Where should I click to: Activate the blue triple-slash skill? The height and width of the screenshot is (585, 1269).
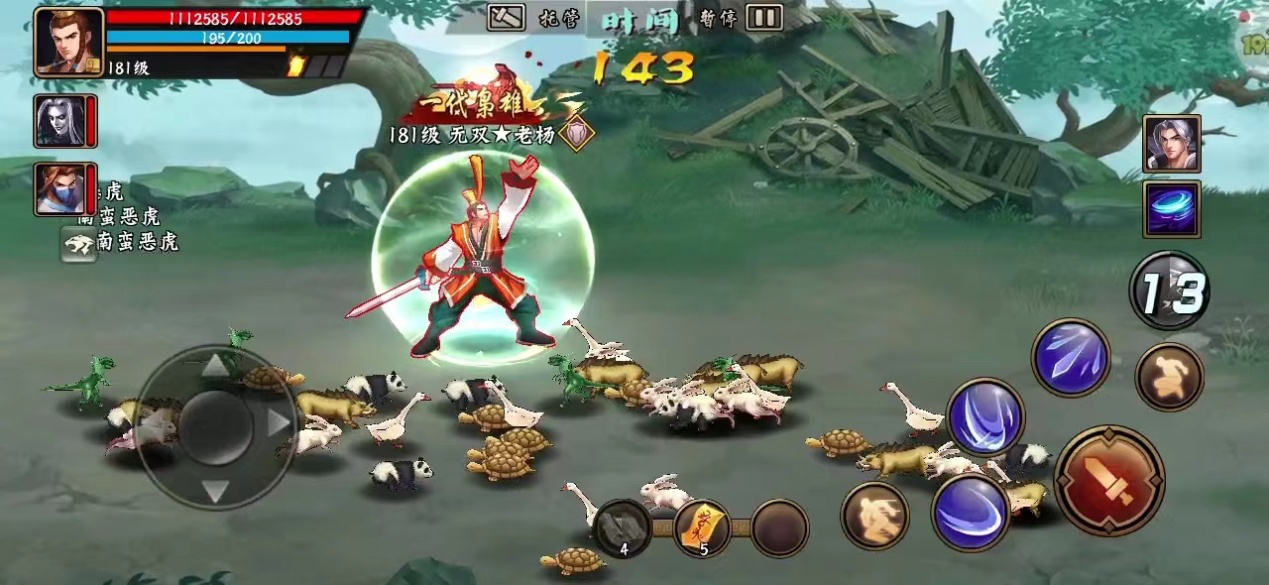[x=985, y=417]
